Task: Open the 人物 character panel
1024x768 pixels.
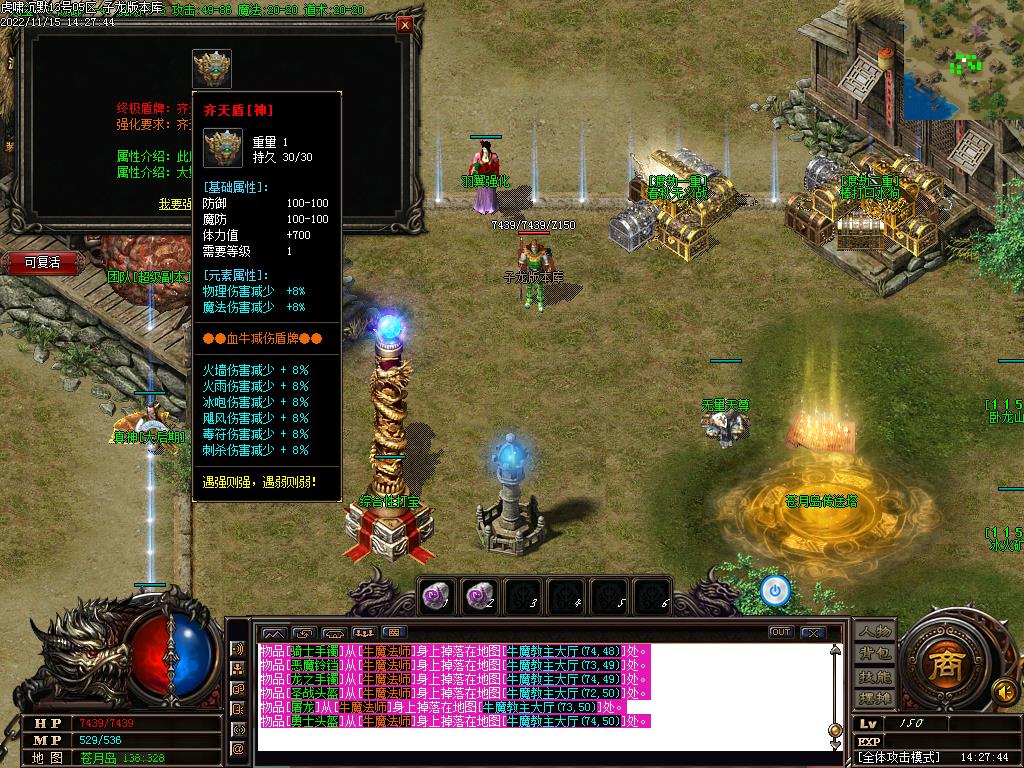Action: (873, 631)
